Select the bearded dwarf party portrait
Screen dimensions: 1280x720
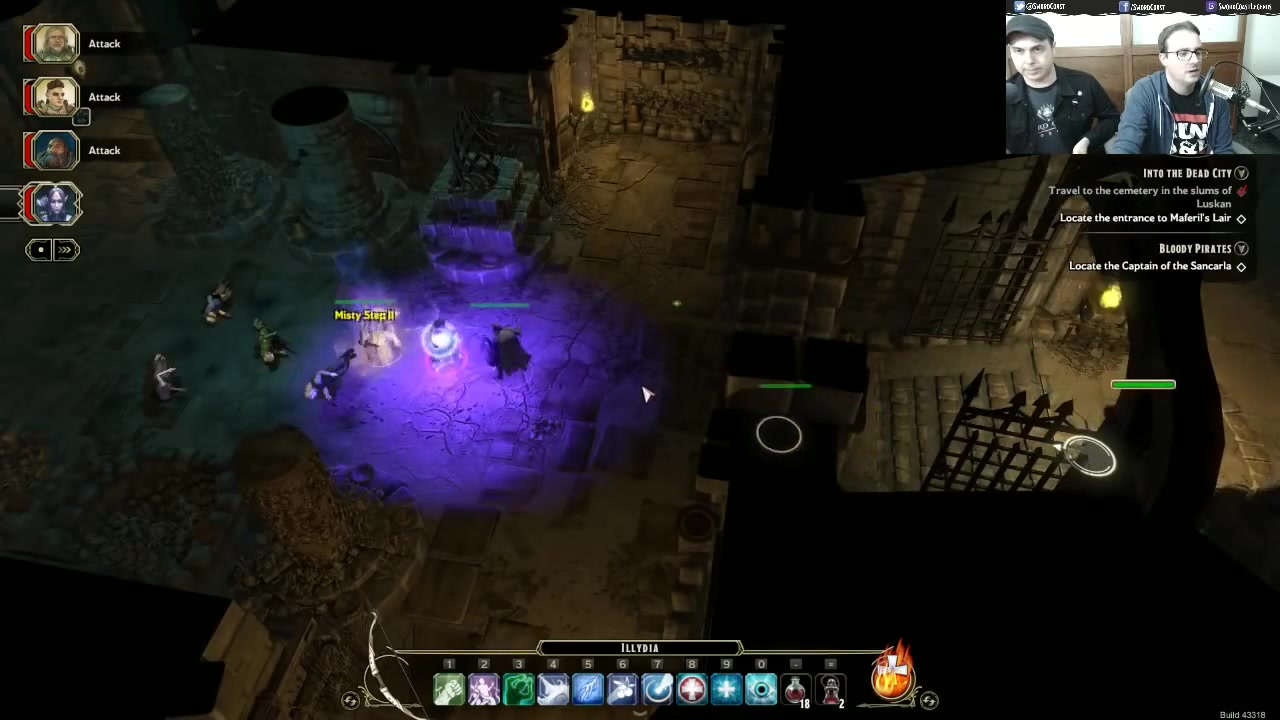click(54, 150)
